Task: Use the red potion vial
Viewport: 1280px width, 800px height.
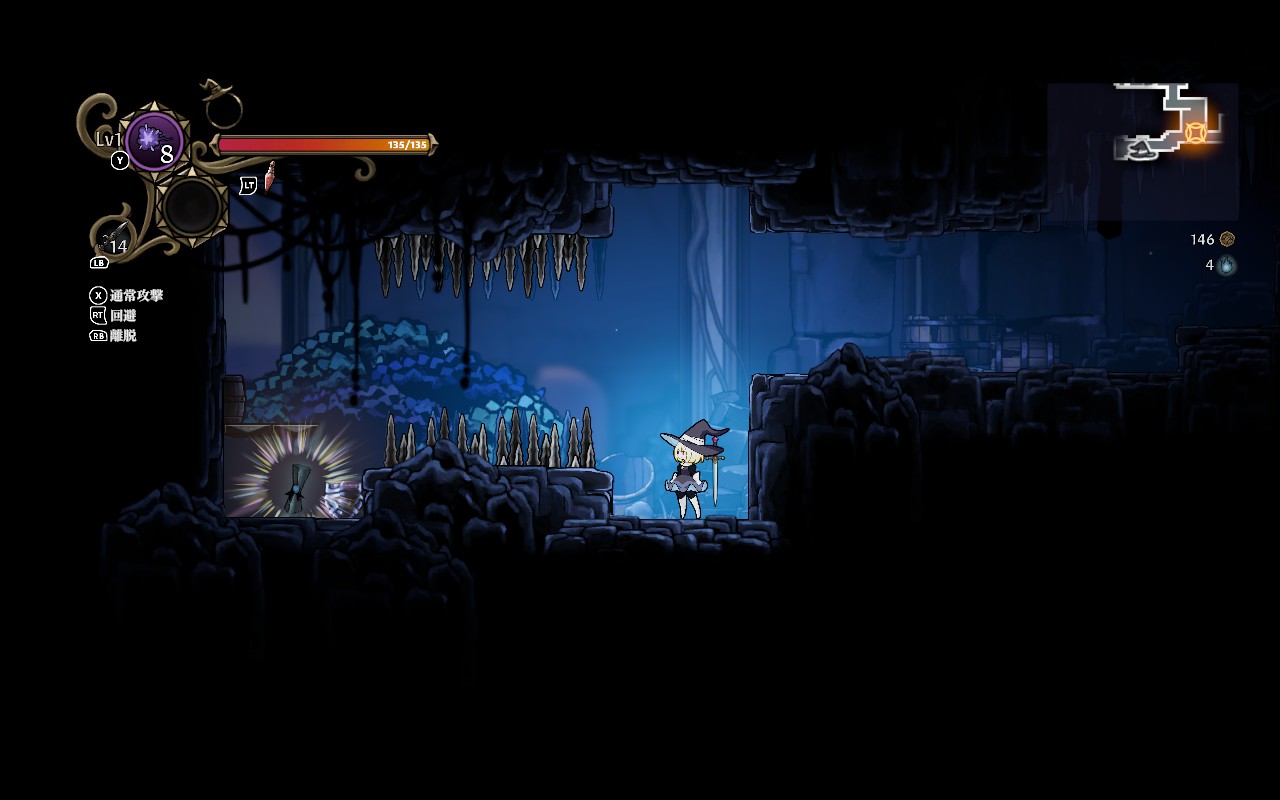Action: [269, 177]
